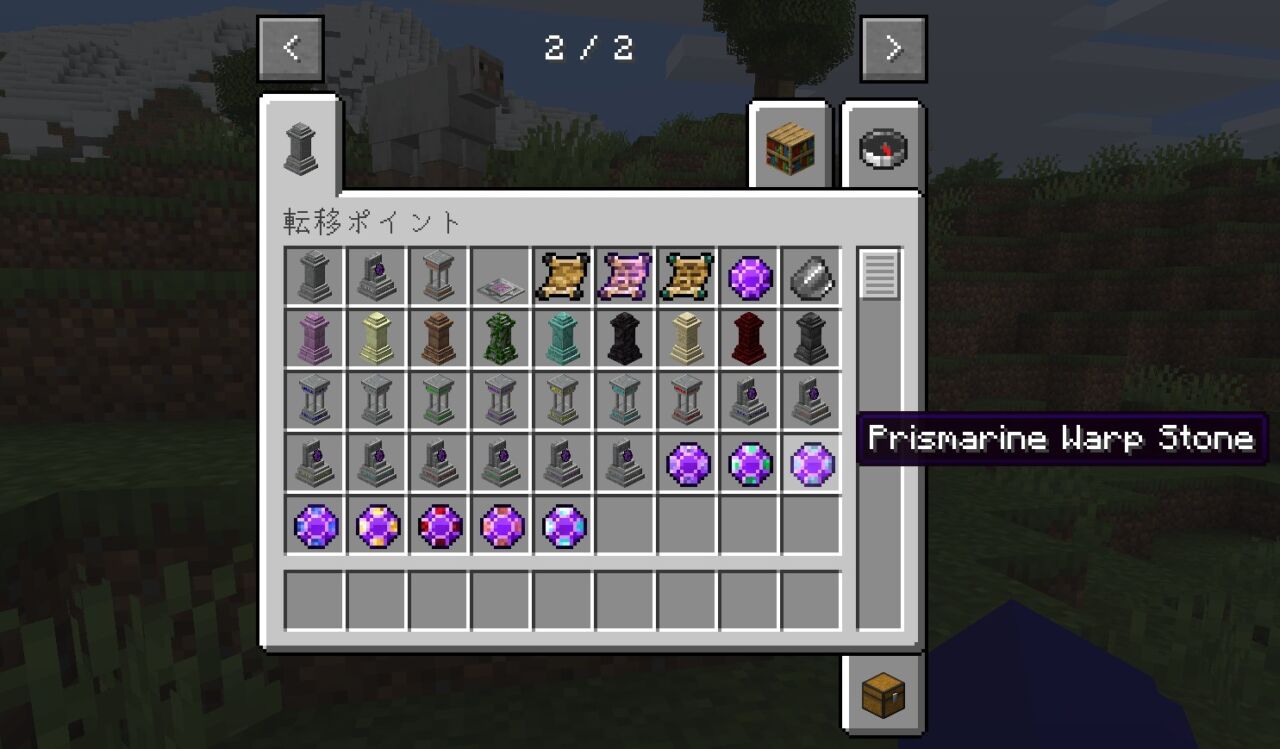Screen dimensions: 1280x749
Task: Grab the warp stone with red gems
Action: pyautogui.click(x=439, y=526)
